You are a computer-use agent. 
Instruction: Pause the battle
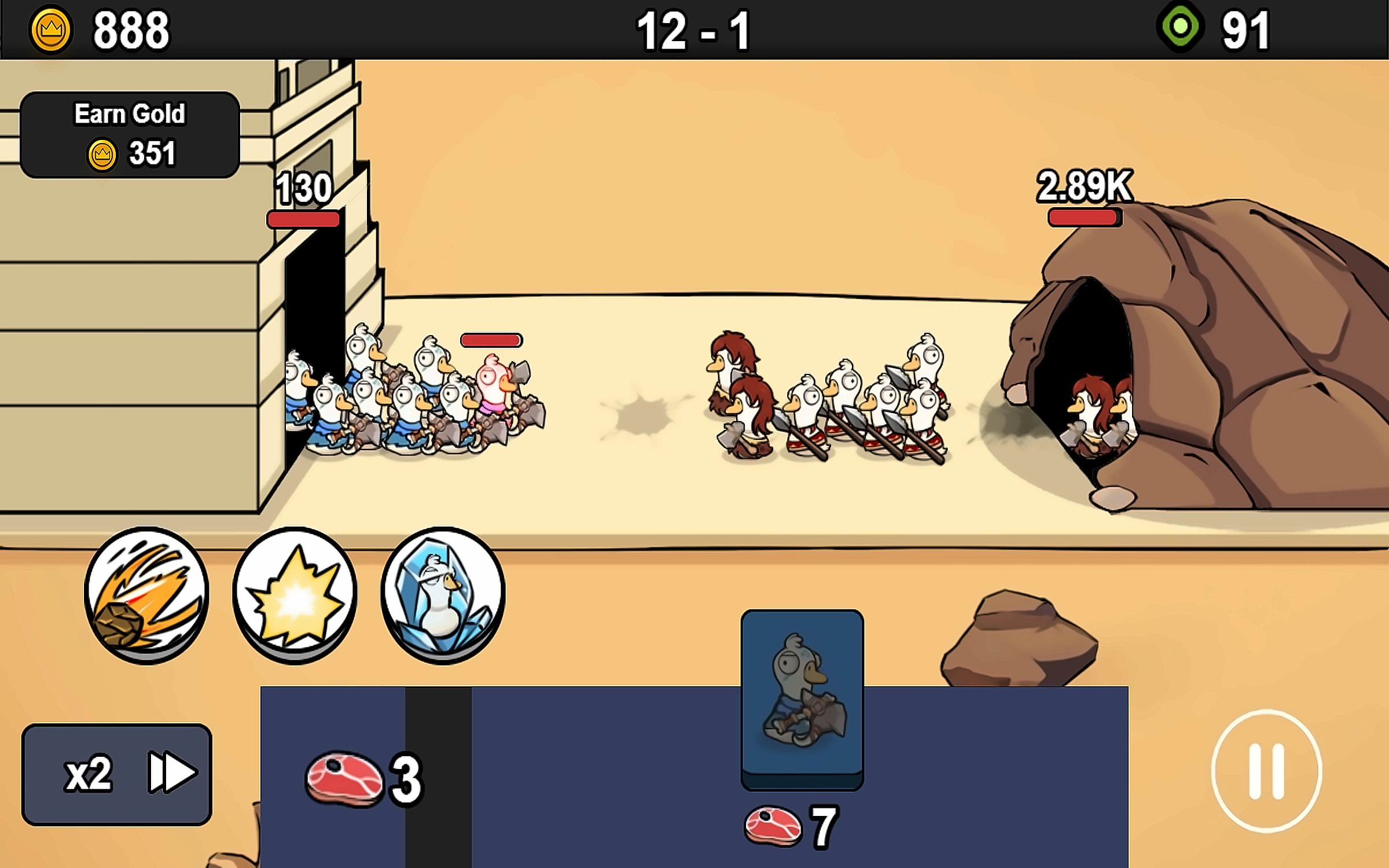point(1266,771)
